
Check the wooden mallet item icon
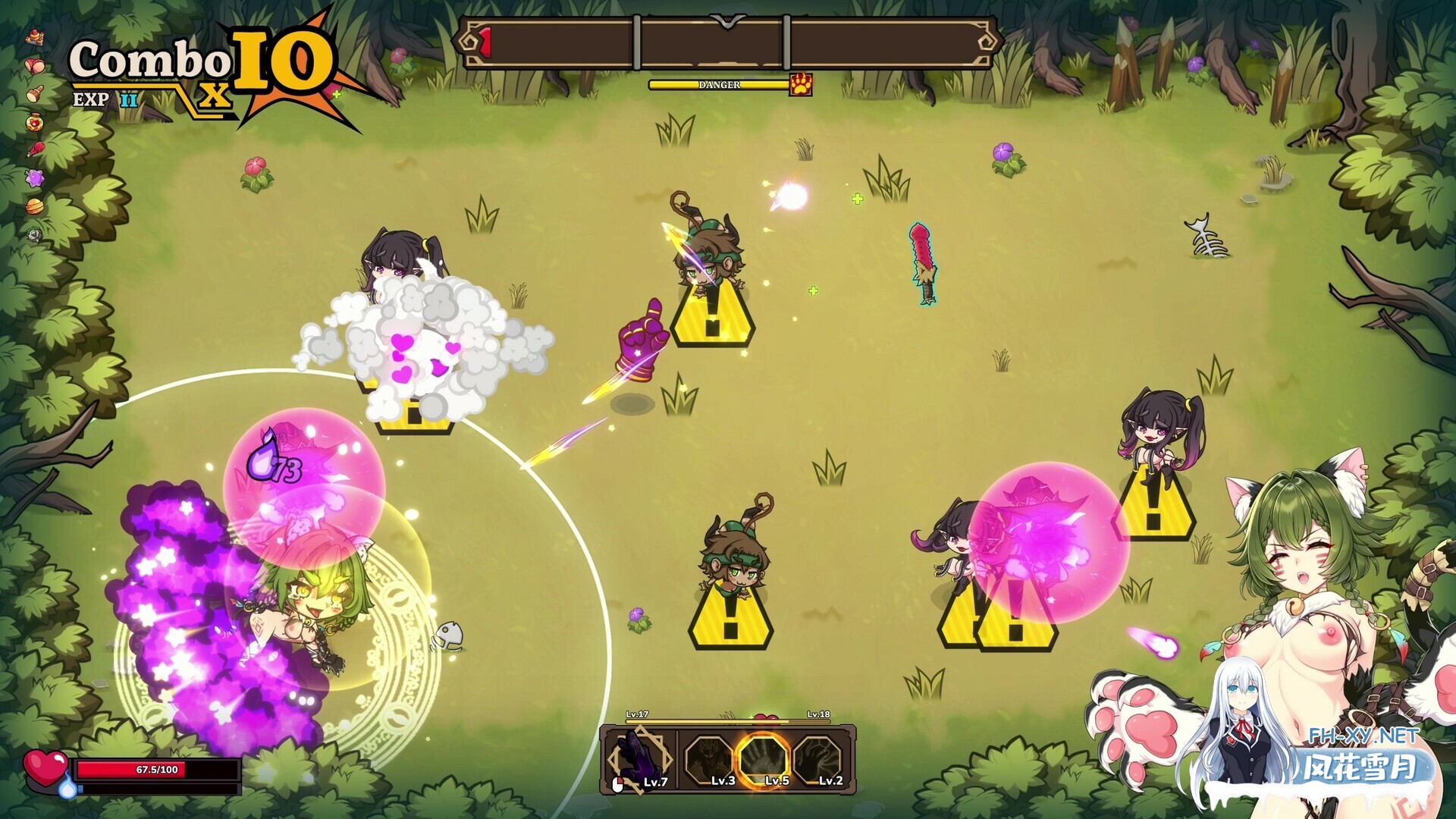[35, 94]
